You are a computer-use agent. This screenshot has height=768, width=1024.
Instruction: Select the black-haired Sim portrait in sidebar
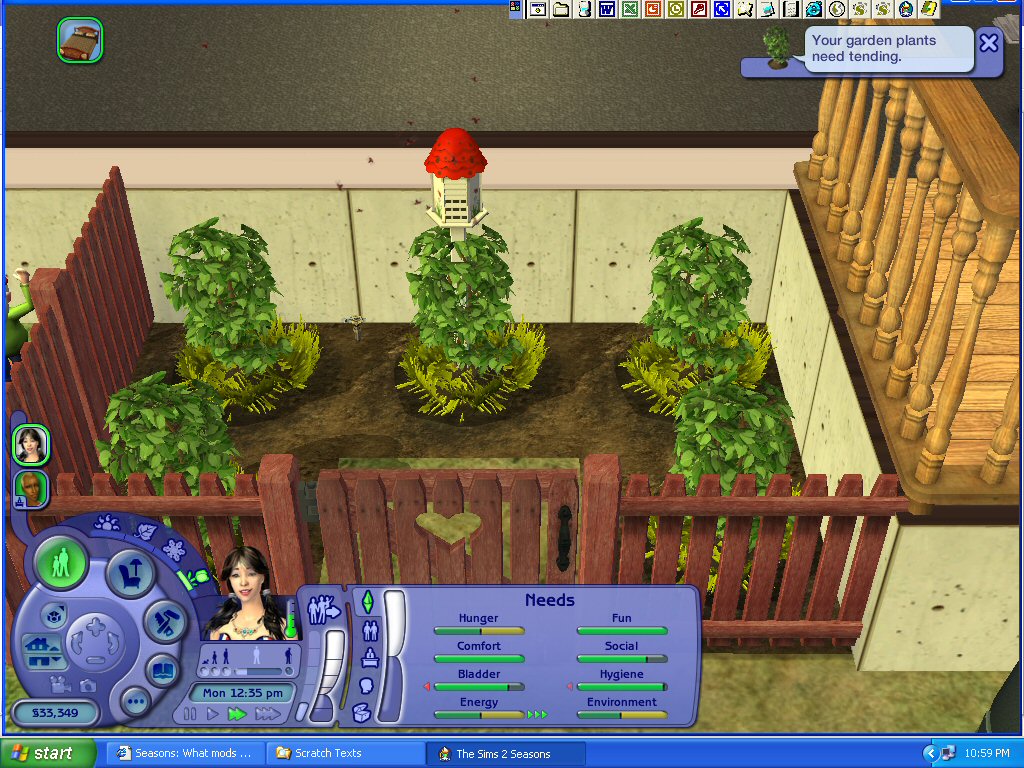31,445
